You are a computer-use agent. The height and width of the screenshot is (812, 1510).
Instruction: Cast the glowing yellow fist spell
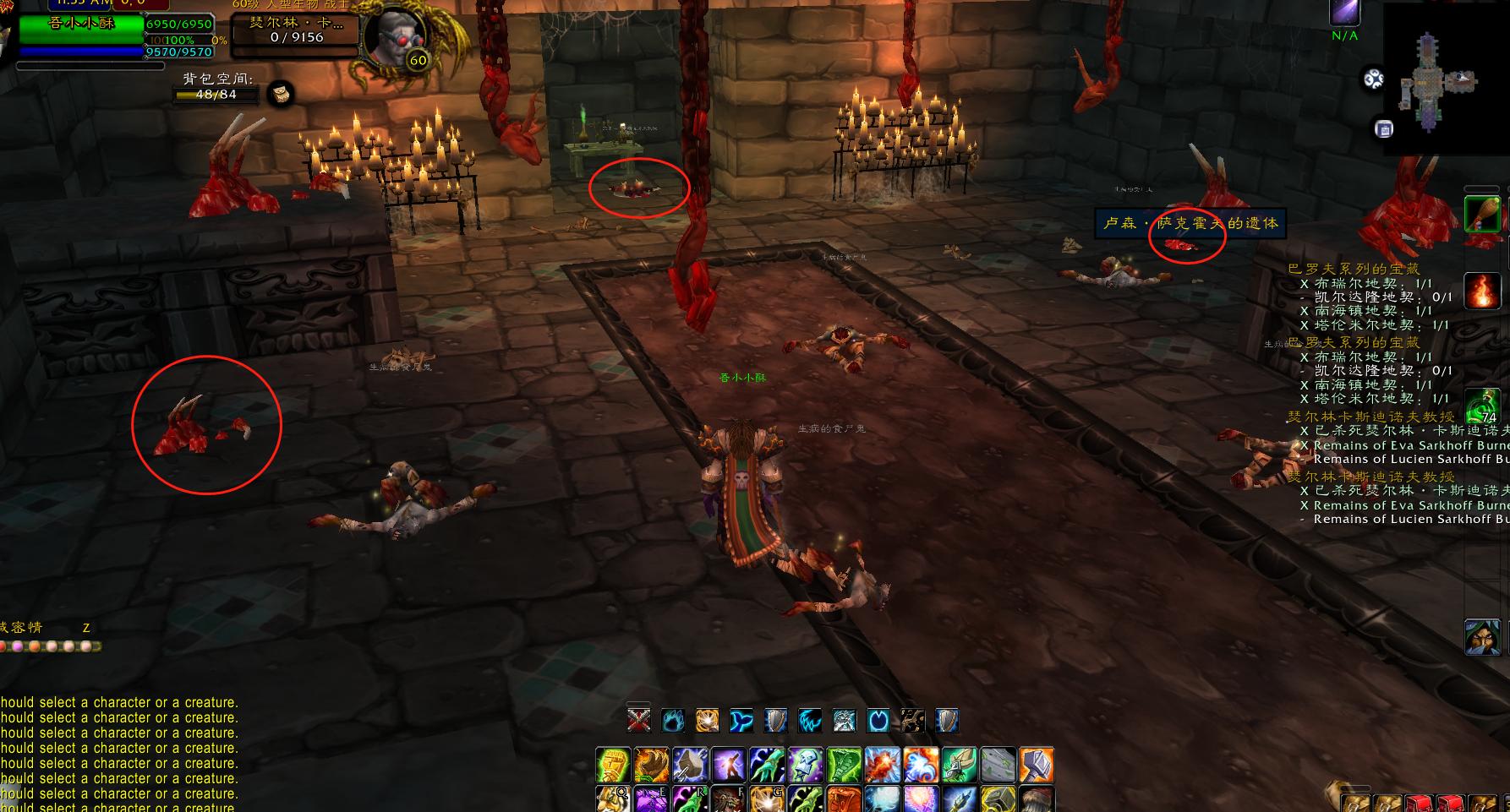coord(613,765)
